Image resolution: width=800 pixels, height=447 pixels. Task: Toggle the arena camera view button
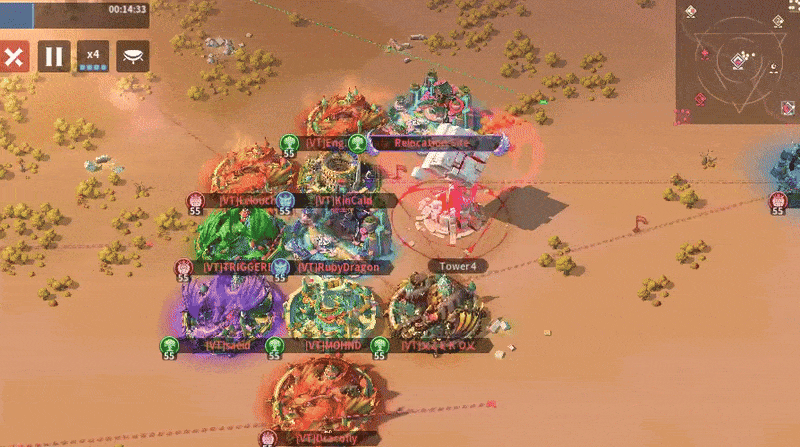[133, 56]
